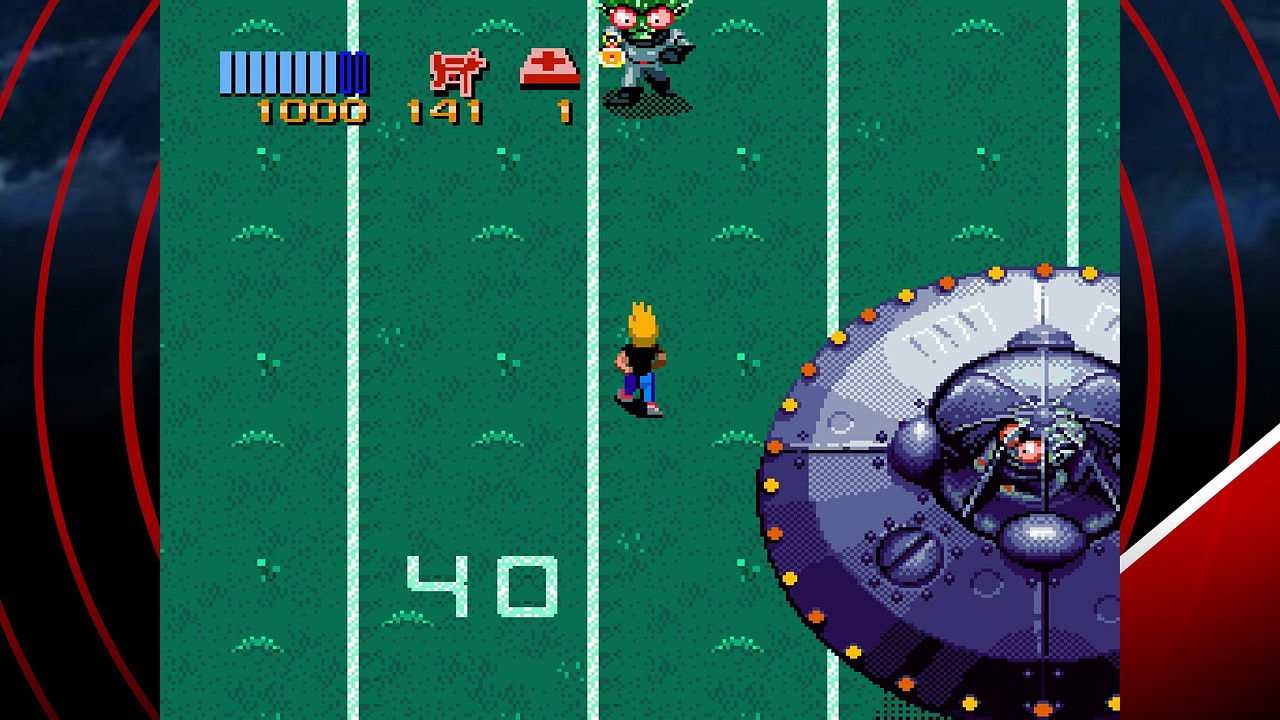
Task: Click the first aid kit inventory icon
Action: coord(548,67)
